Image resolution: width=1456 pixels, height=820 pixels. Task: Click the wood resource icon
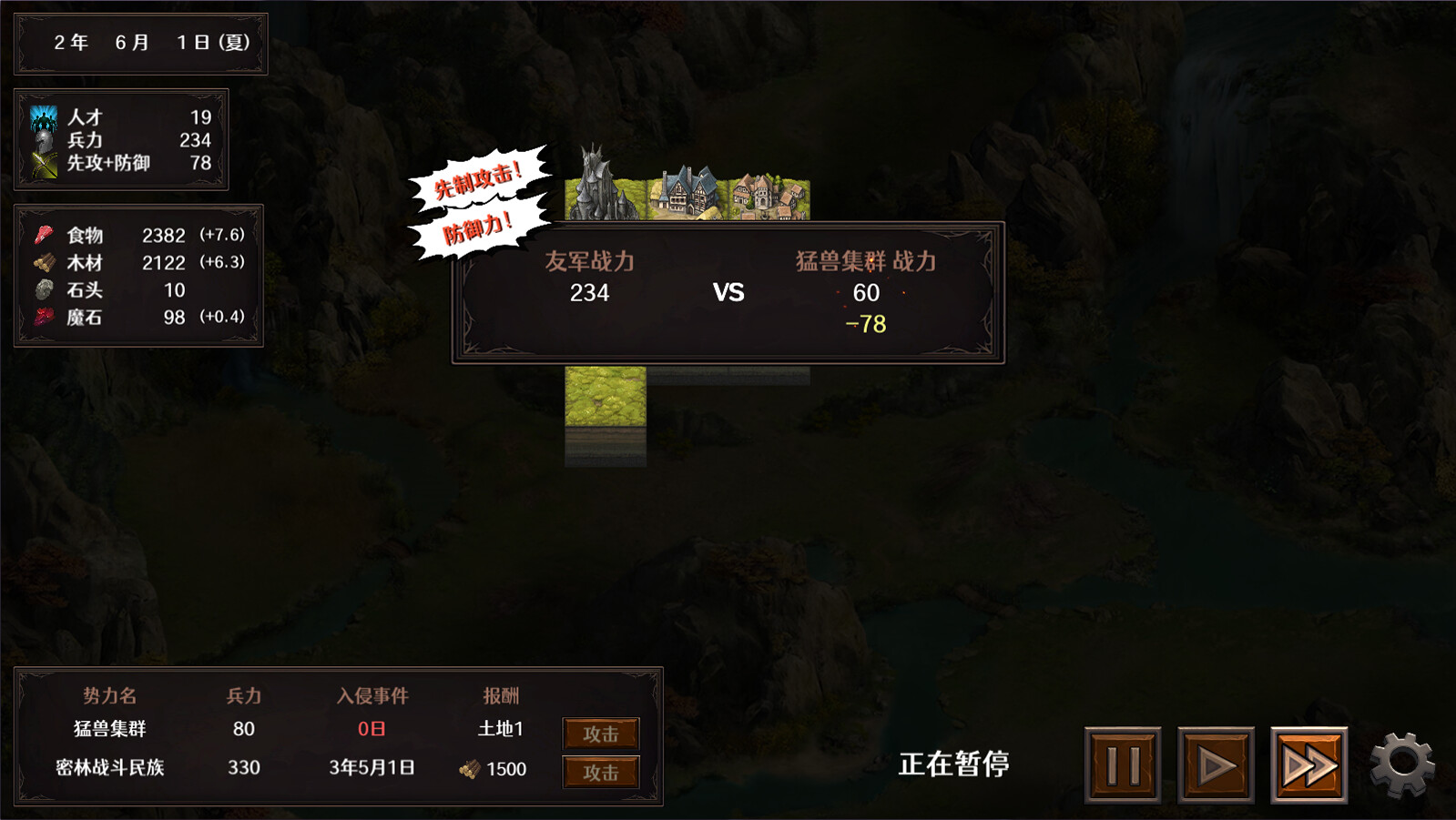(43, 263)
